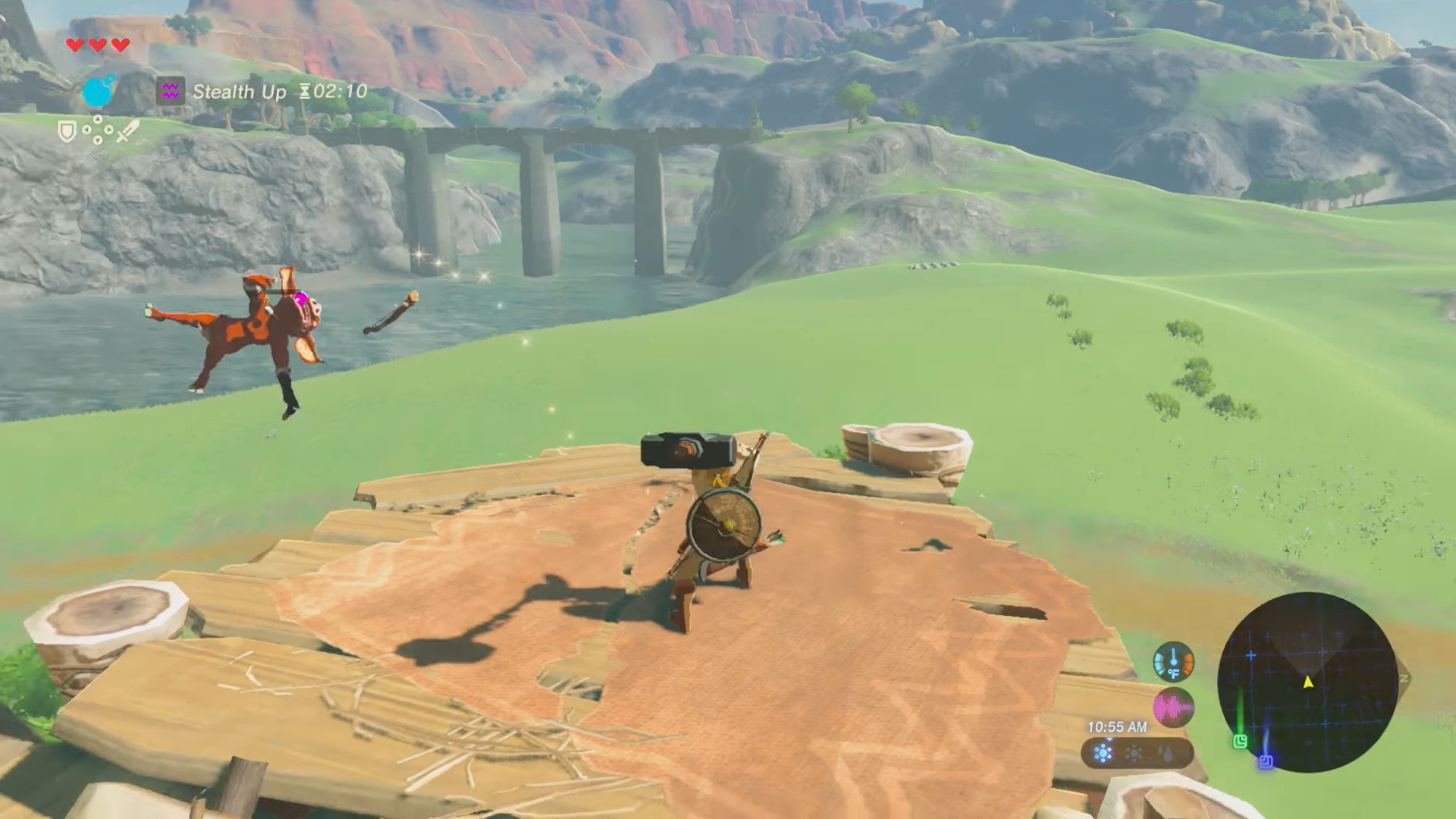
Task: Select the green shrine marker on the minimap
Action: tap(1241, 741)
